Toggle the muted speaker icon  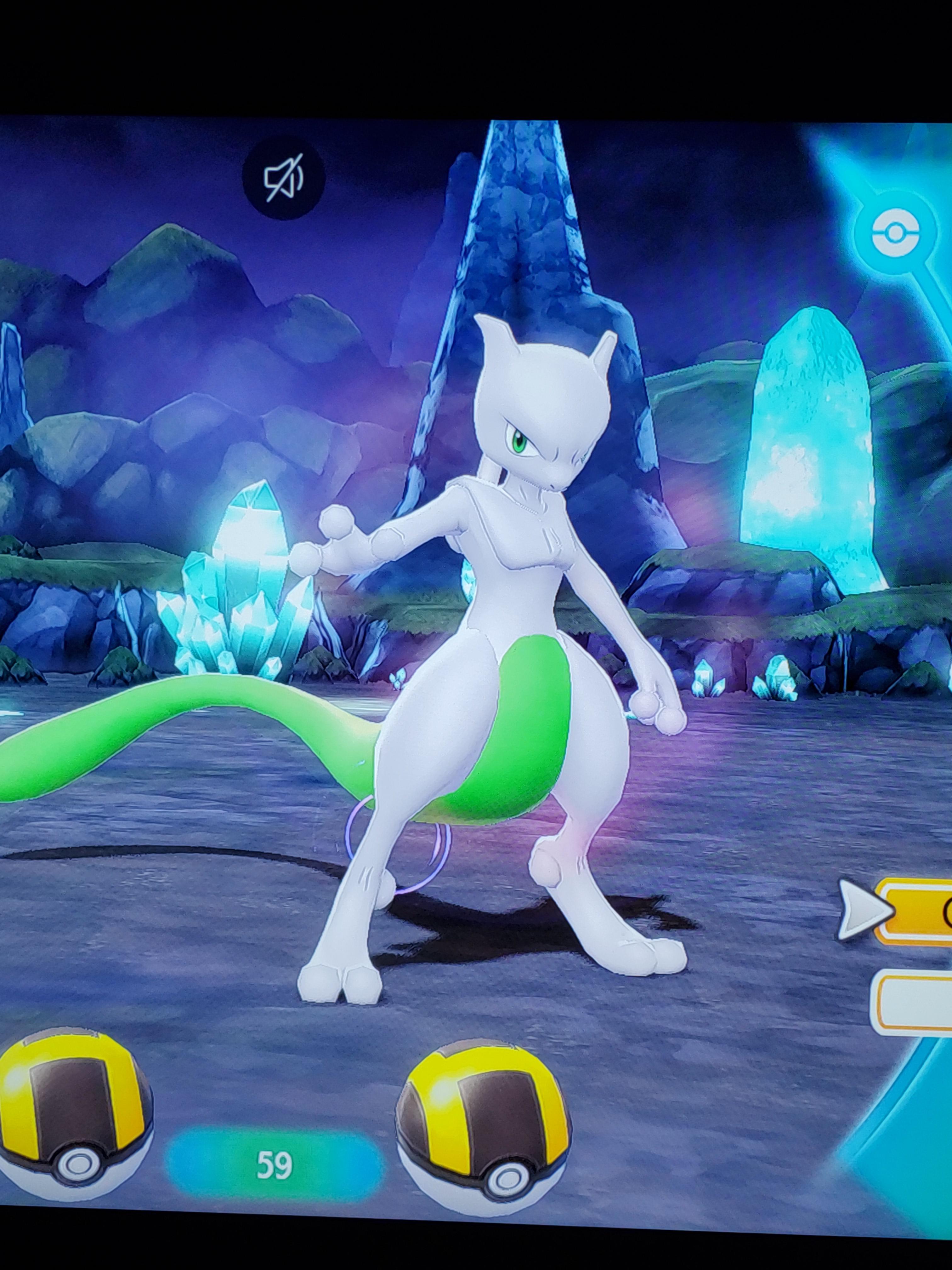283,178
